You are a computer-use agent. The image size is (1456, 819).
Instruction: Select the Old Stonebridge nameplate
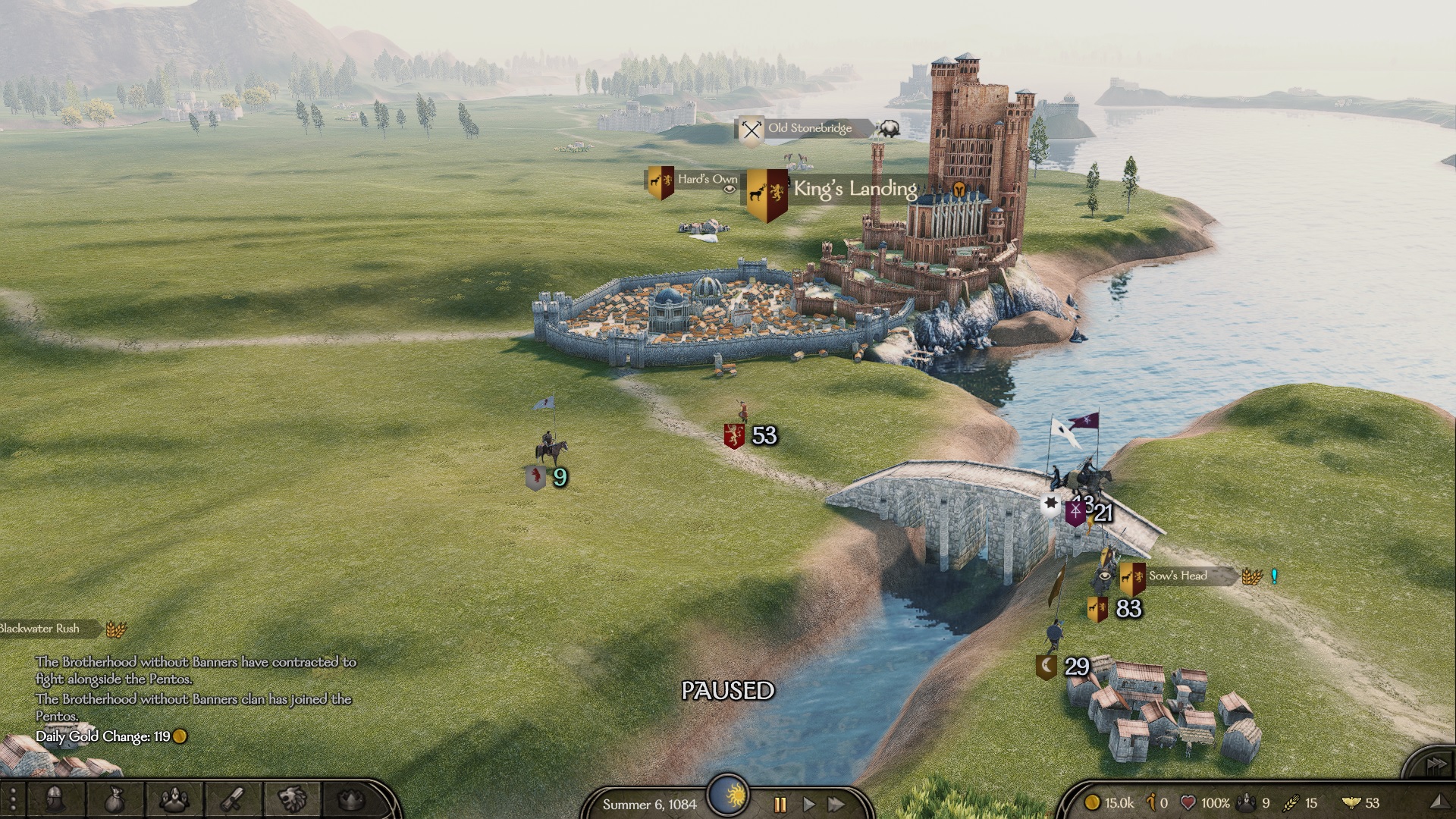pyautogui.click(x=809, y=128)
